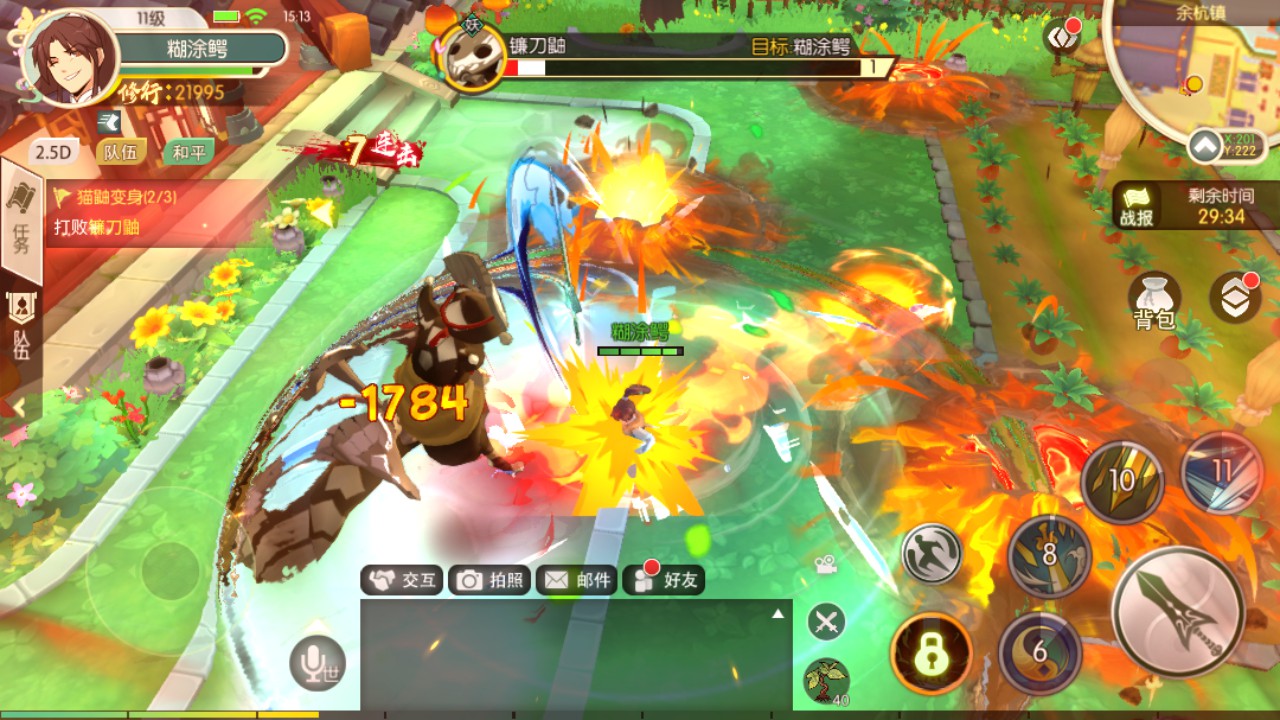
Task: Toggle the 2.5D camera view
Action: pyautogui.click(x=54, y=152)
